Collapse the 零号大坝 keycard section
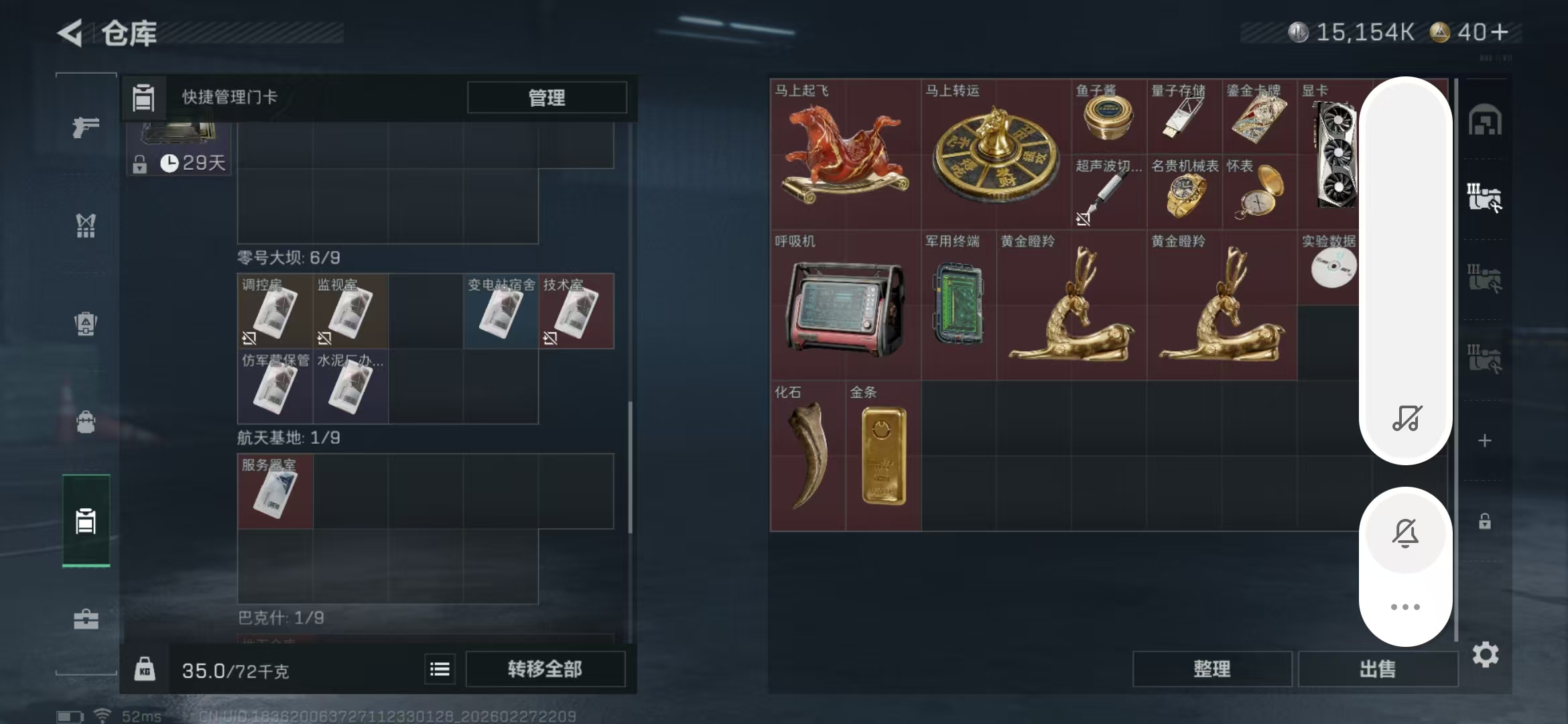Screen dimensions: 1568x724 coord(288,257)
